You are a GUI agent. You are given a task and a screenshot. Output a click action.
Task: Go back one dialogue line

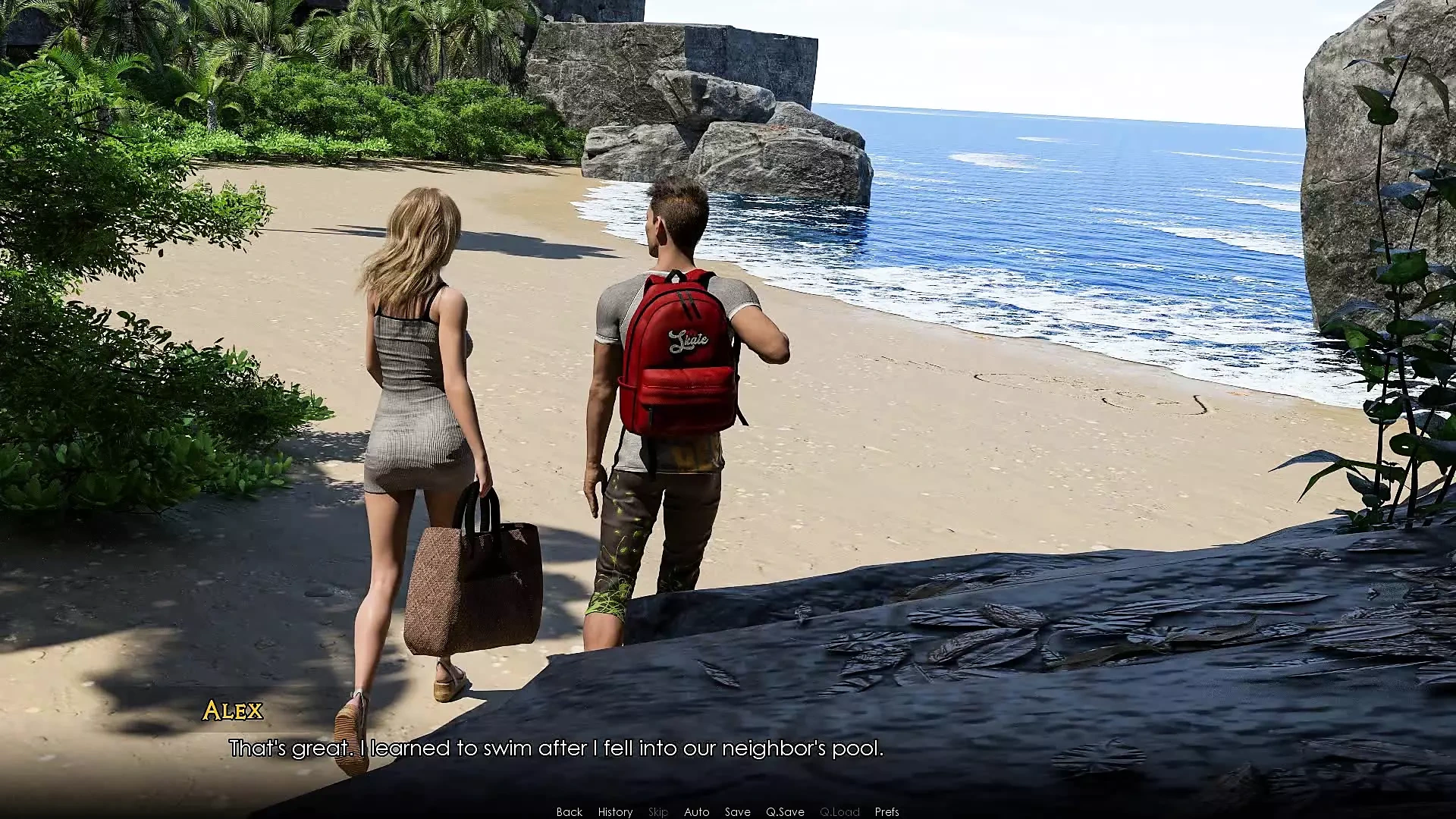[x=570, y=811]
